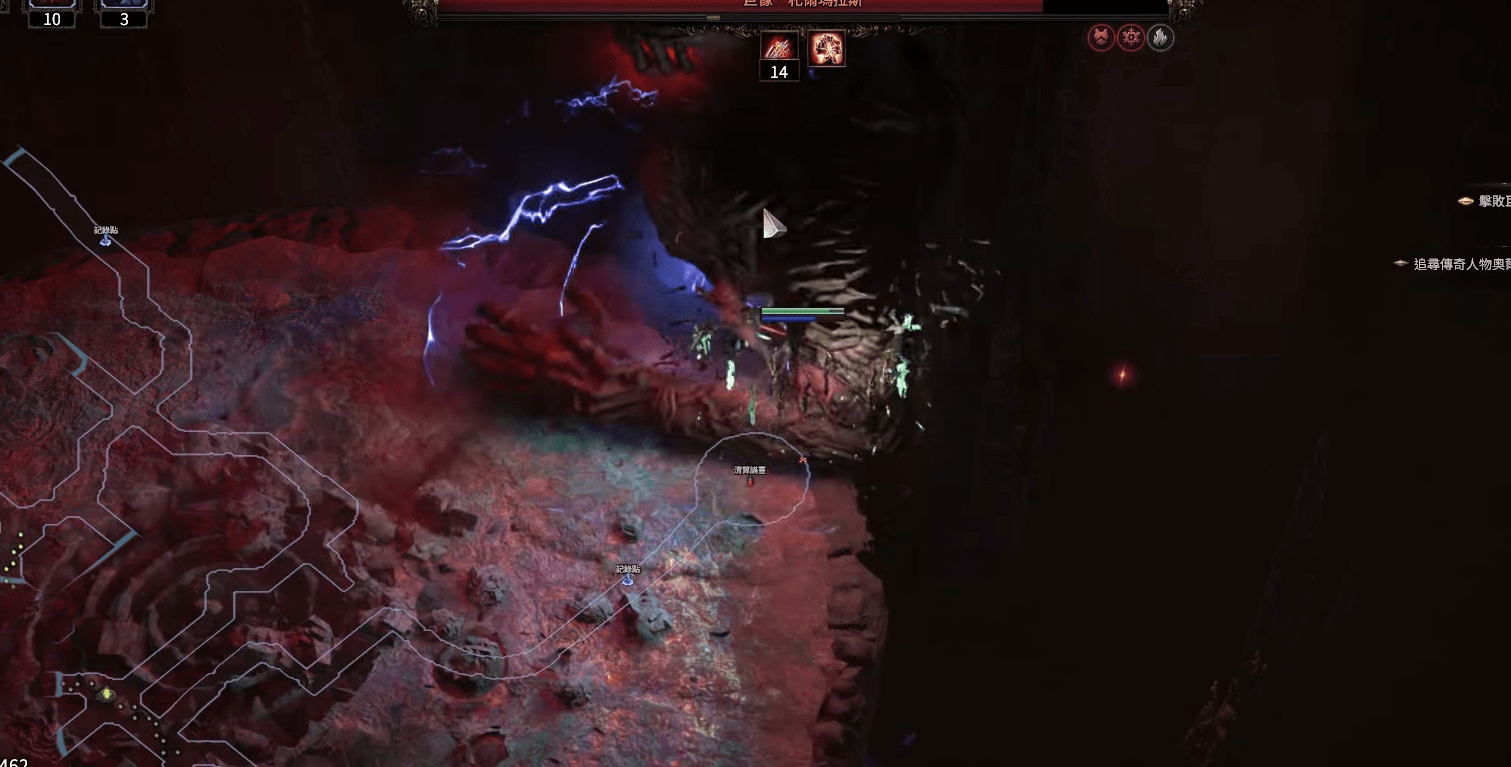Select the 追尋傳奇人物 quest objective entry
The height and width of the screenshot is (767, 1511).
tap(1455, 264)
